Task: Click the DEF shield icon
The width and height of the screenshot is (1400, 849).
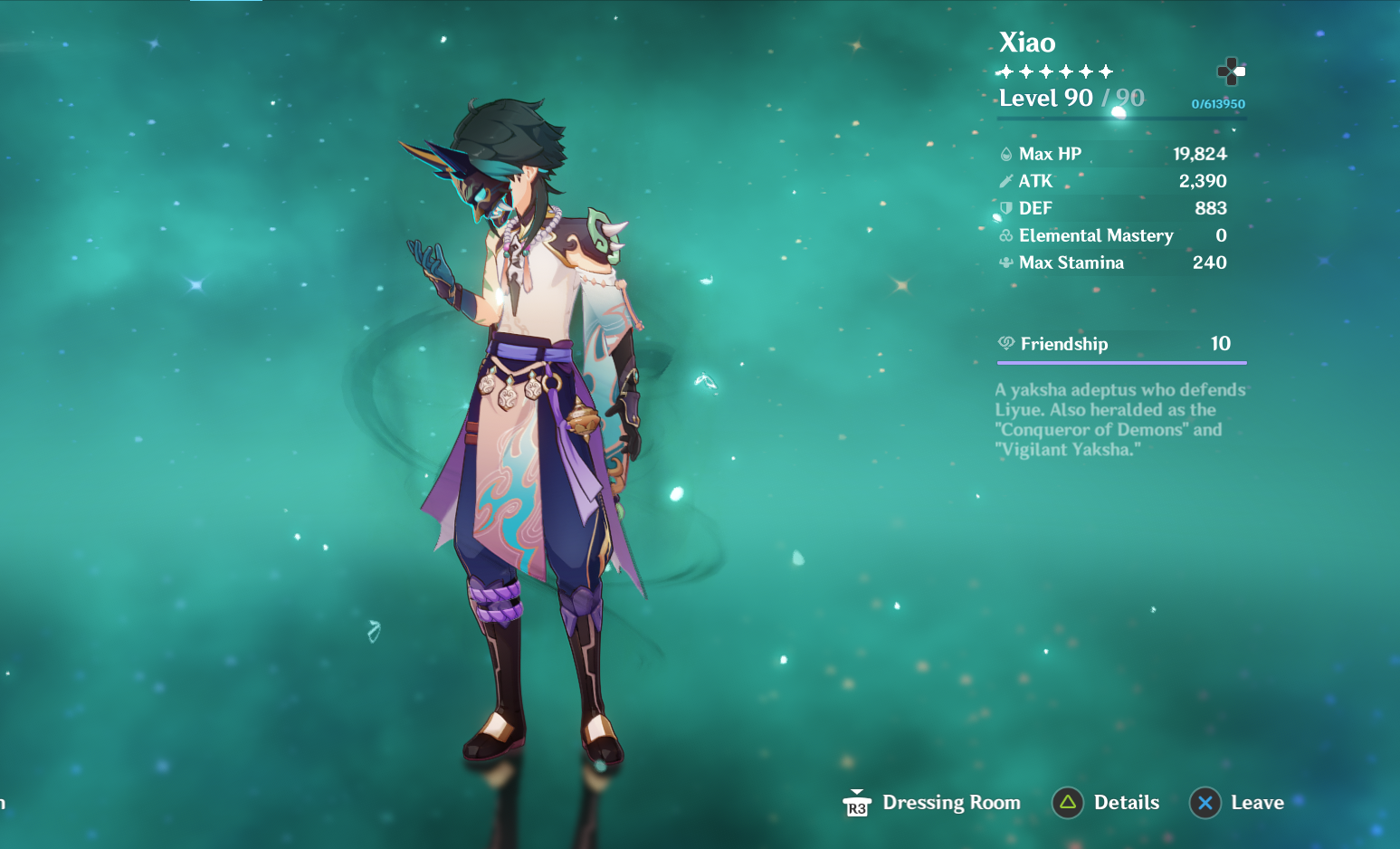Action: (1006, 208)
